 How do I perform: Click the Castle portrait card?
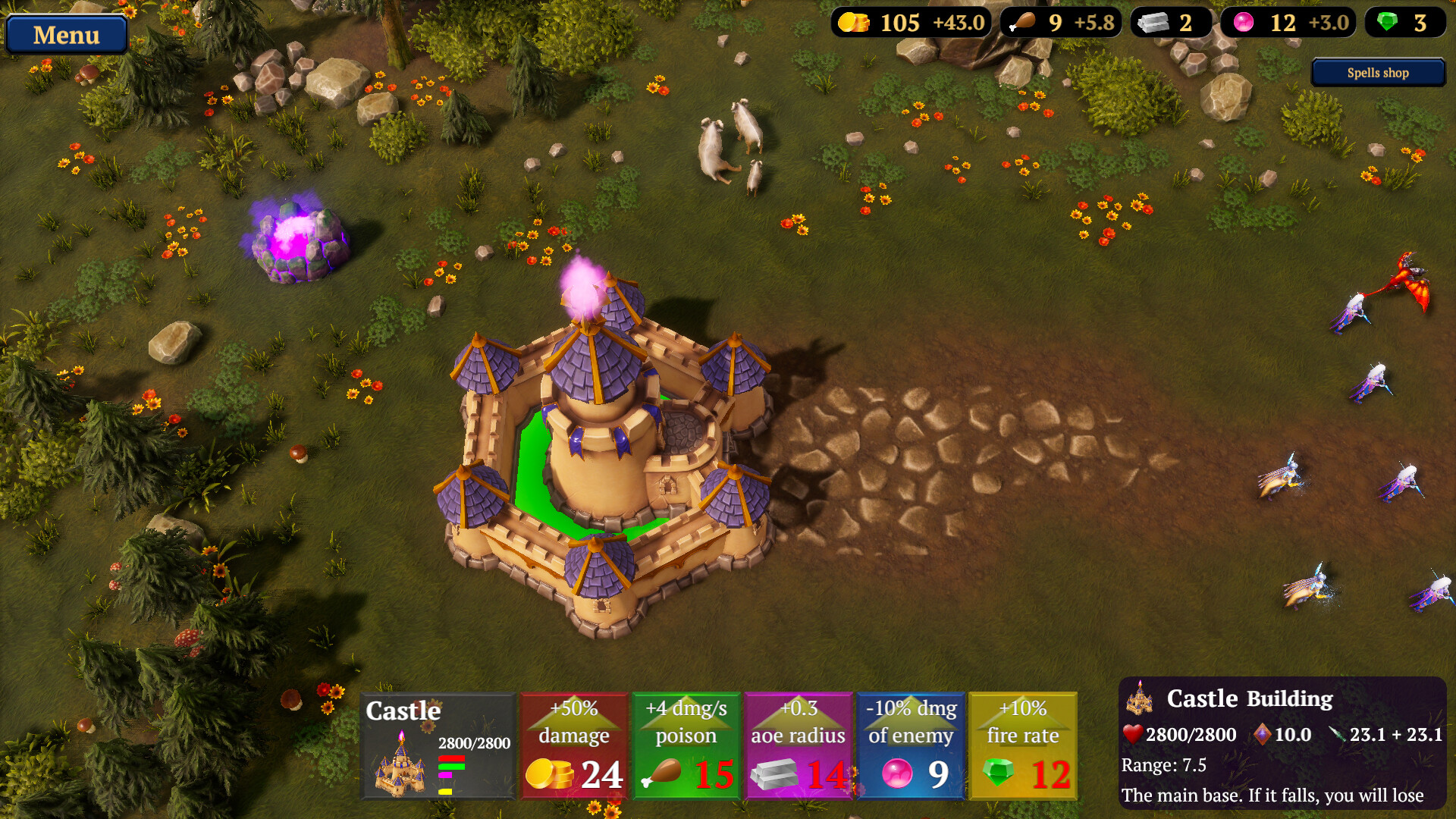coord(438,745)
